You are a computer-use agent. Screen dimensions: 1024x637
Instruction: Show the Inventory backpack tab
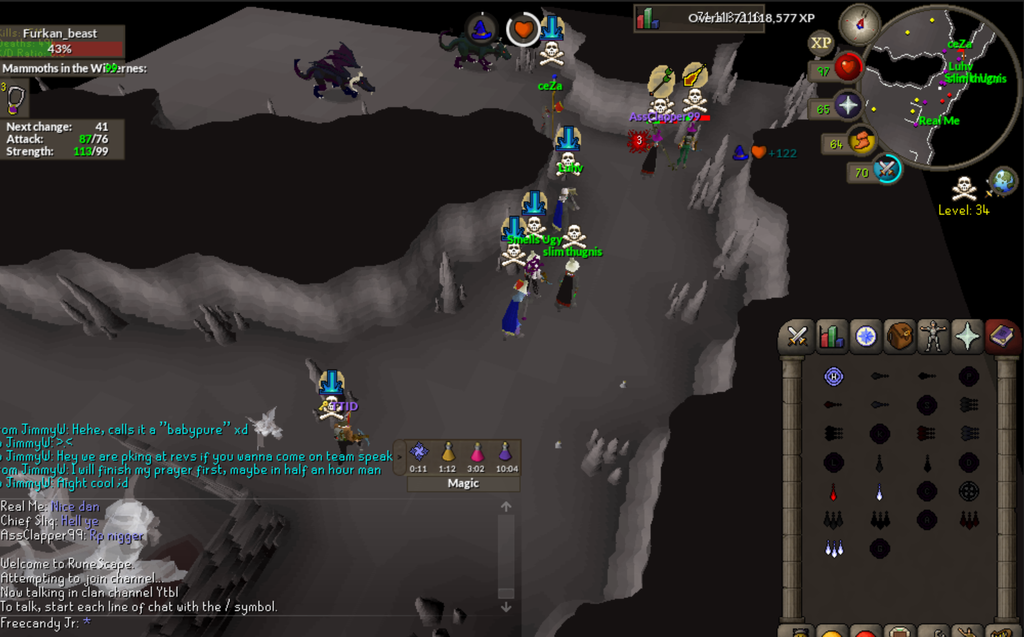(x=900, y=337)
